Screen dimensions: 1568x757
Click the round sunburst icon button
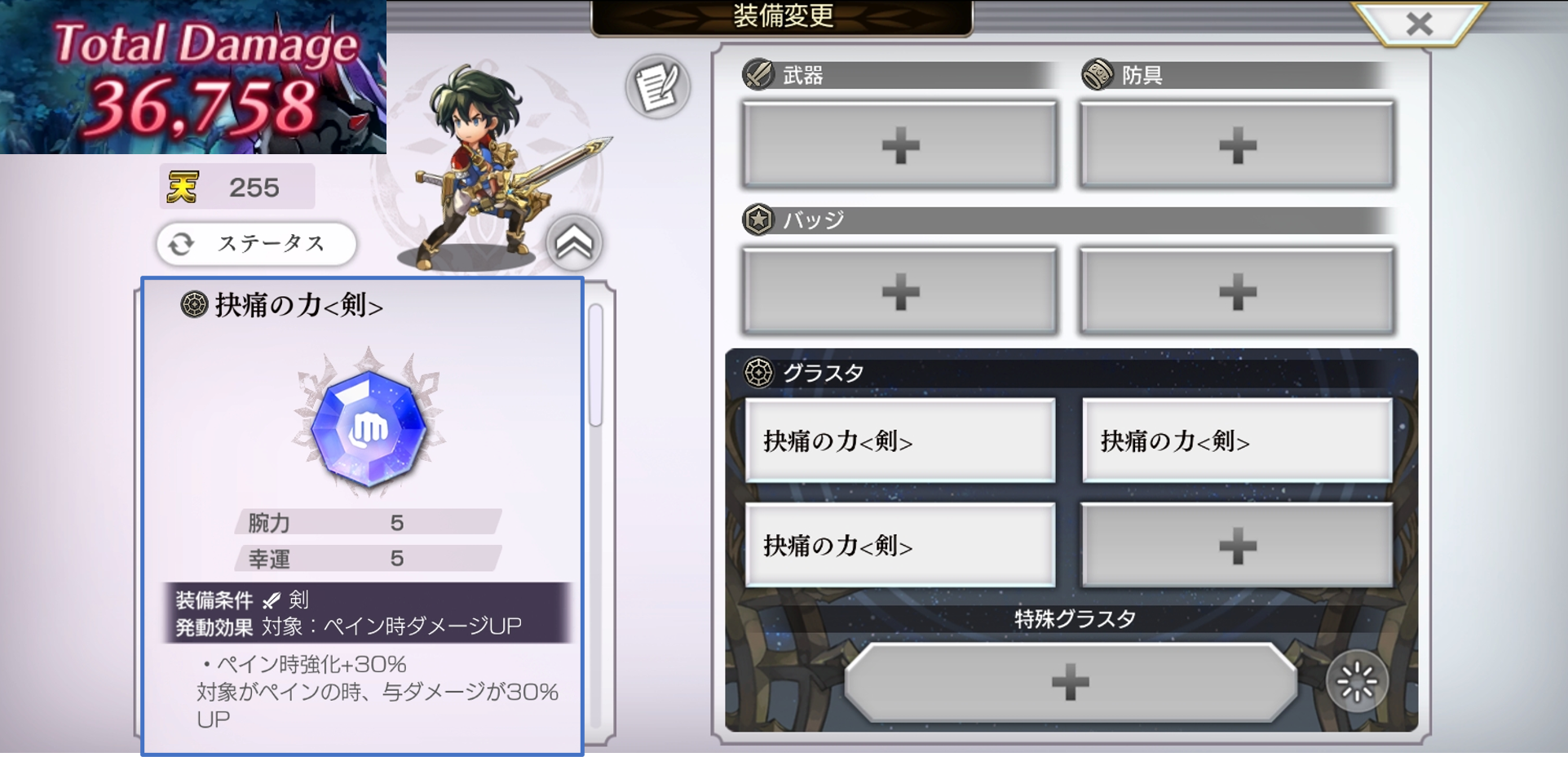coord(1356,682)
